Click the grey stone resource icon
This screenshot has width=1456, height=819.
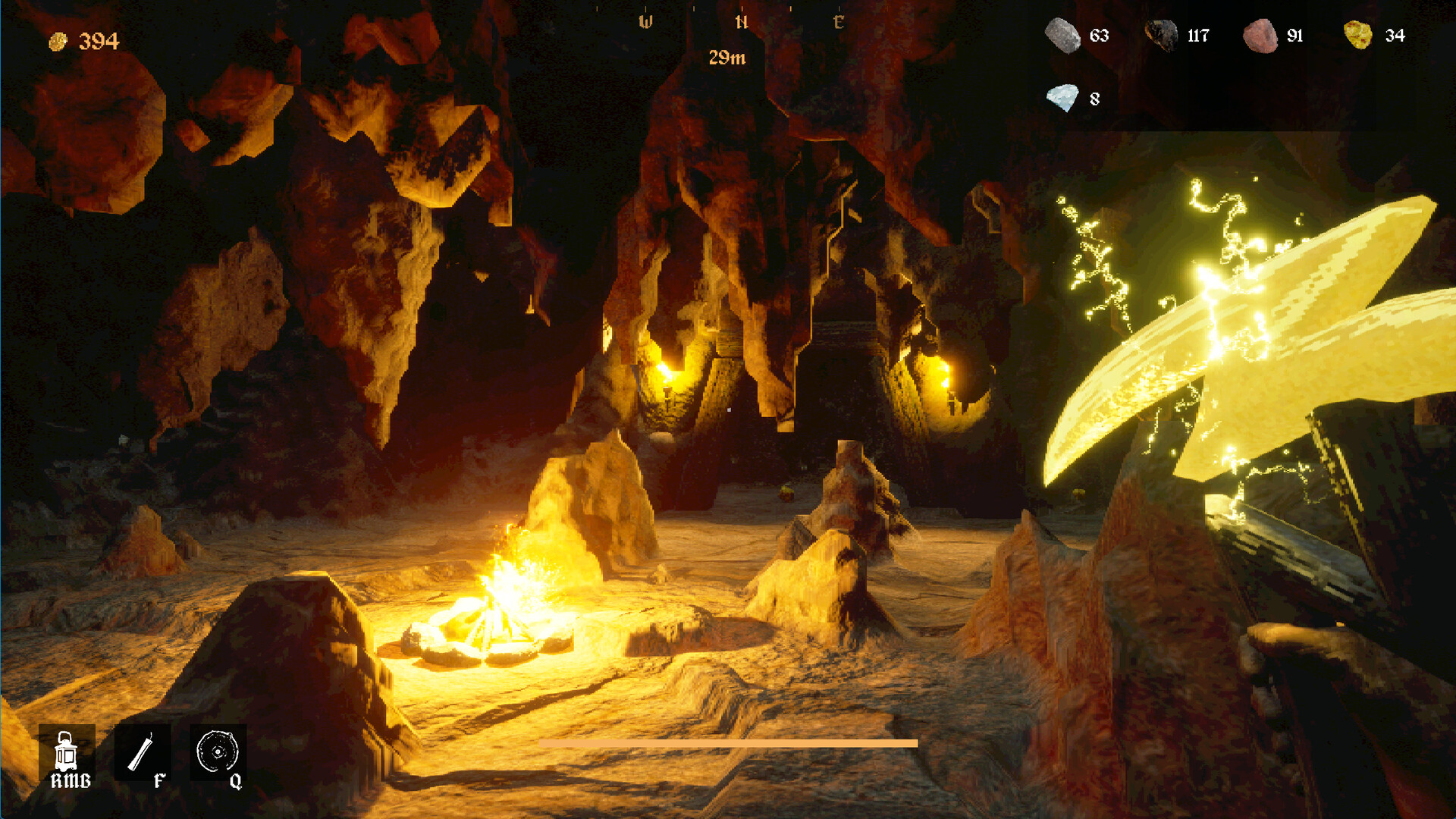[1062, 36]
